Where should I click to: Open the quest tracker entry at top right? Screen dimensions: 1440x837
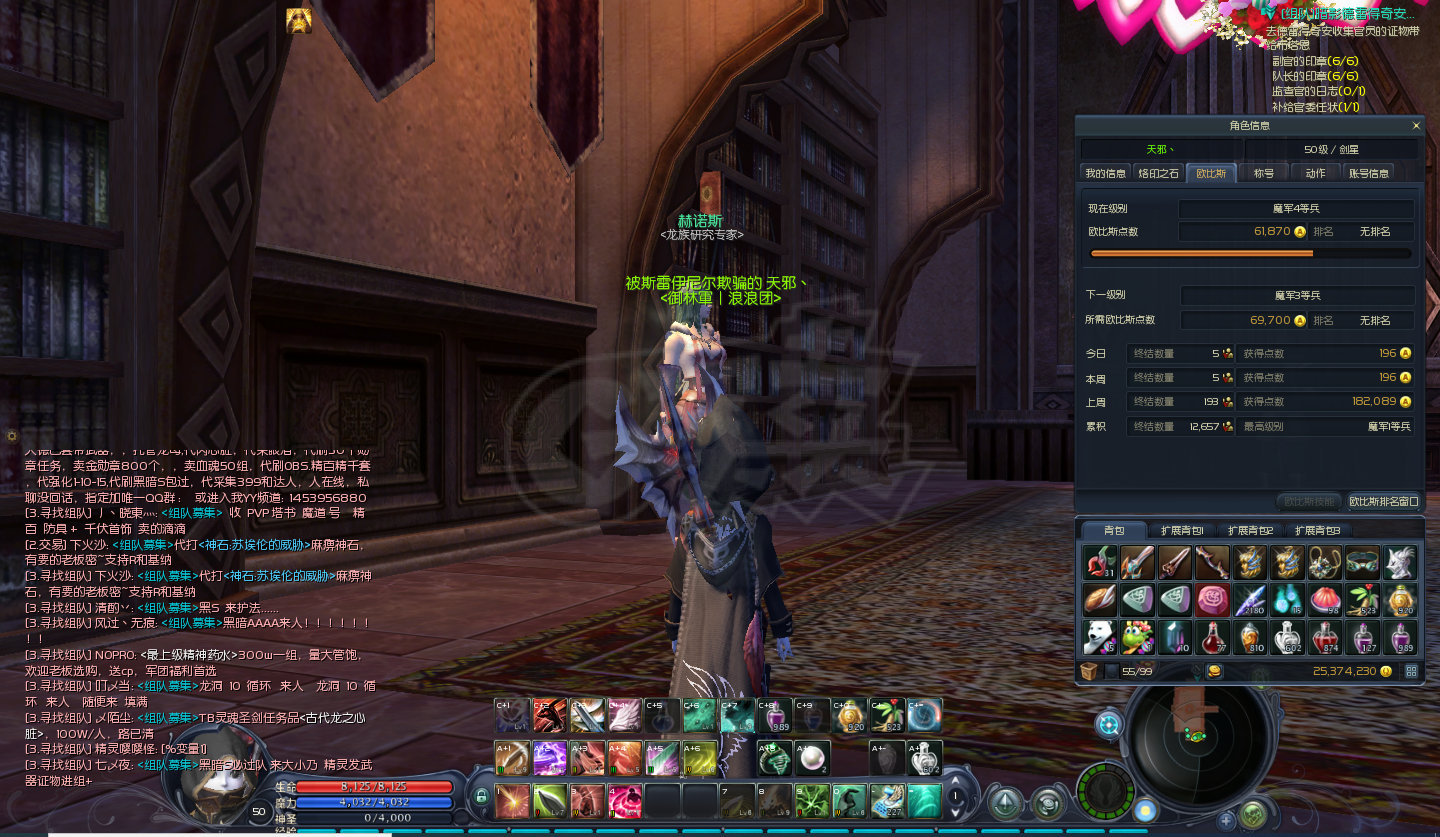pos(1340,14)
